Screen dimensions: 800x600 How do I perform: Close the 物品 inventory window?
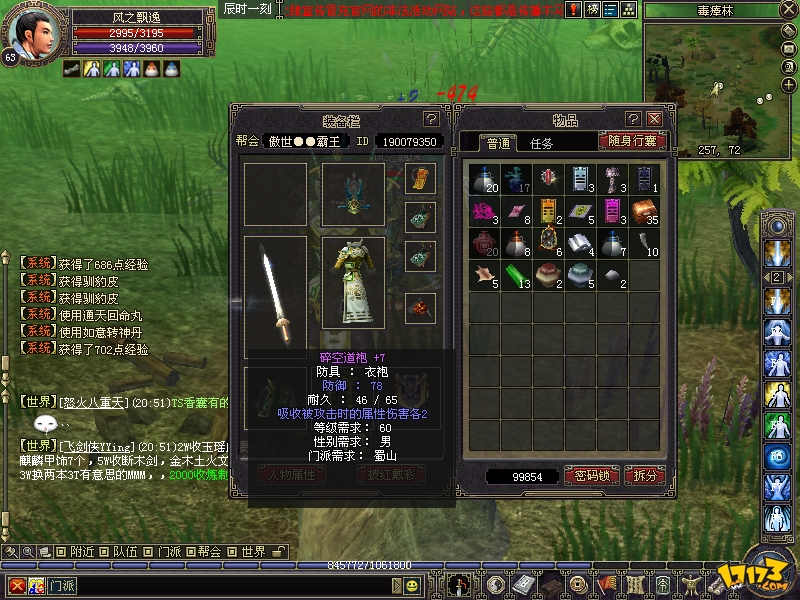click(654, 119)
